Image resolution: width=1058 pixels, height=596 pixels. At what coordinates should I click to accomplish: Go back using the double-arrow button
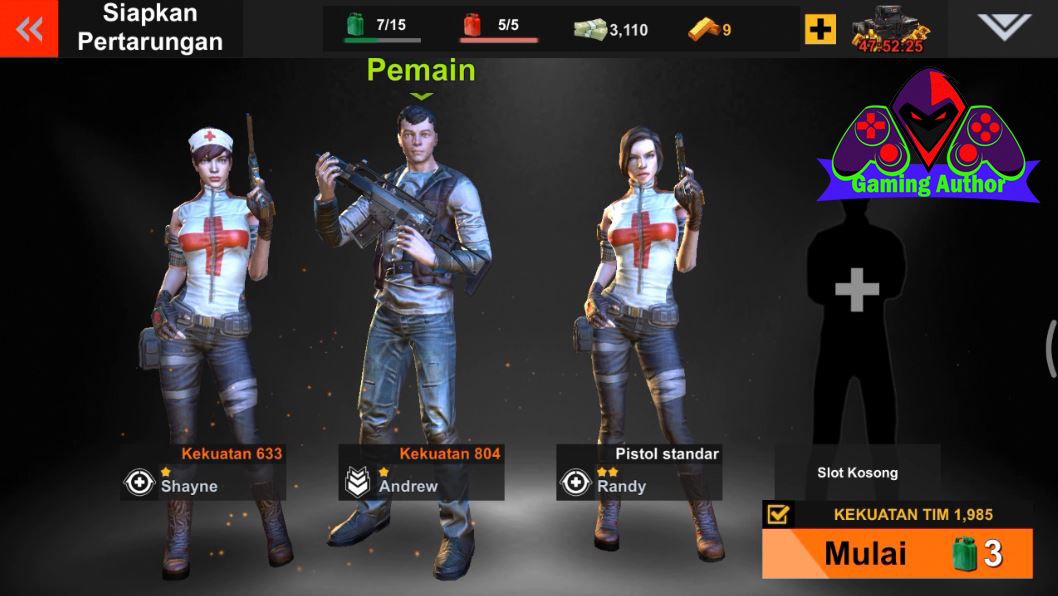point(29,29)
